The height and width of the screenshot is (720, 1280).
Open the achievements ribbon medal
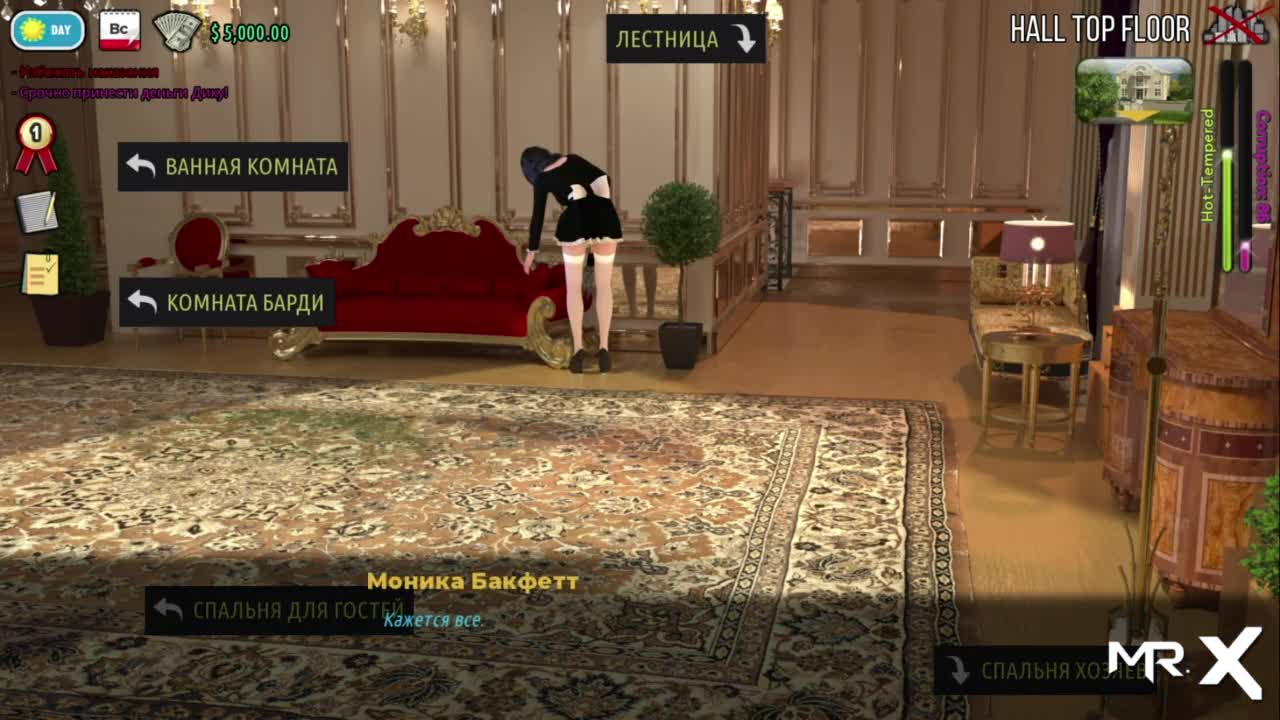point(36,143)
